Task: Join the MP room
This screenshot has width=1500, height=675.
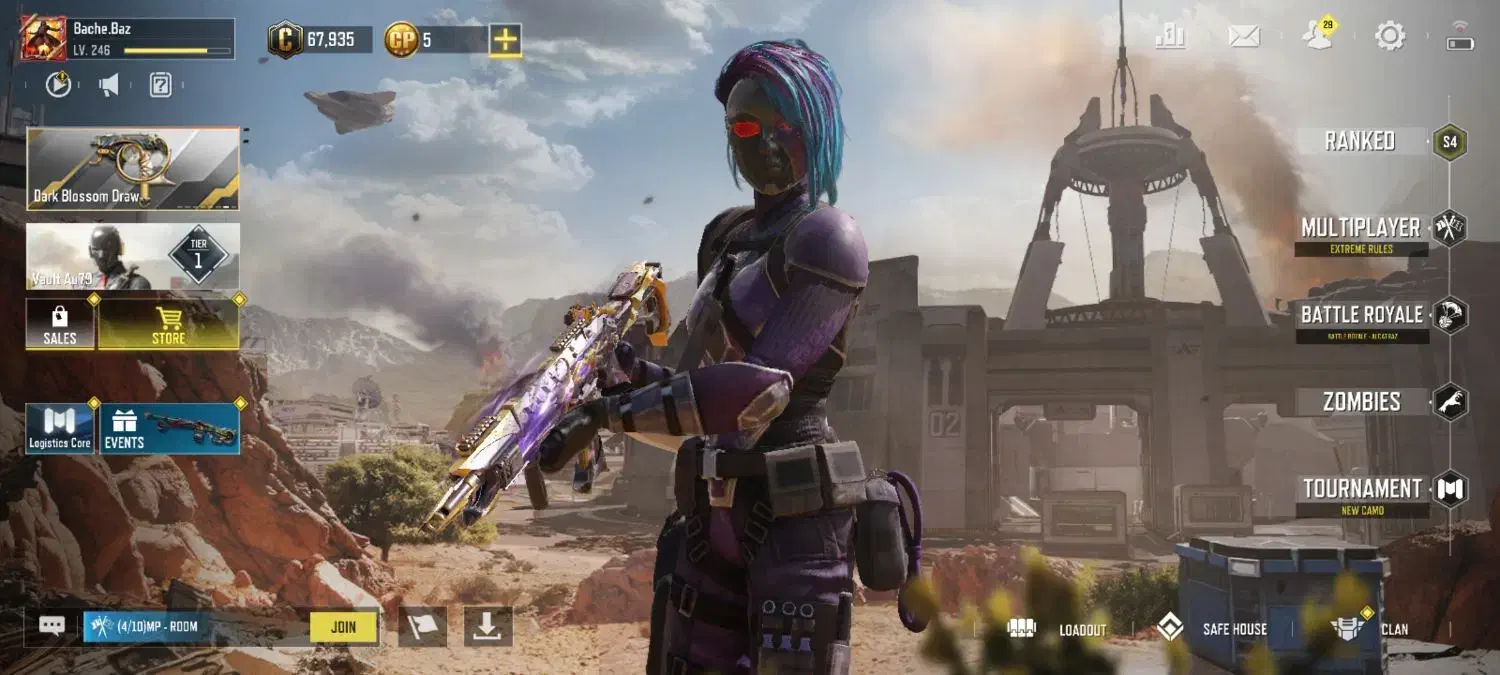Action: point(343,627)
